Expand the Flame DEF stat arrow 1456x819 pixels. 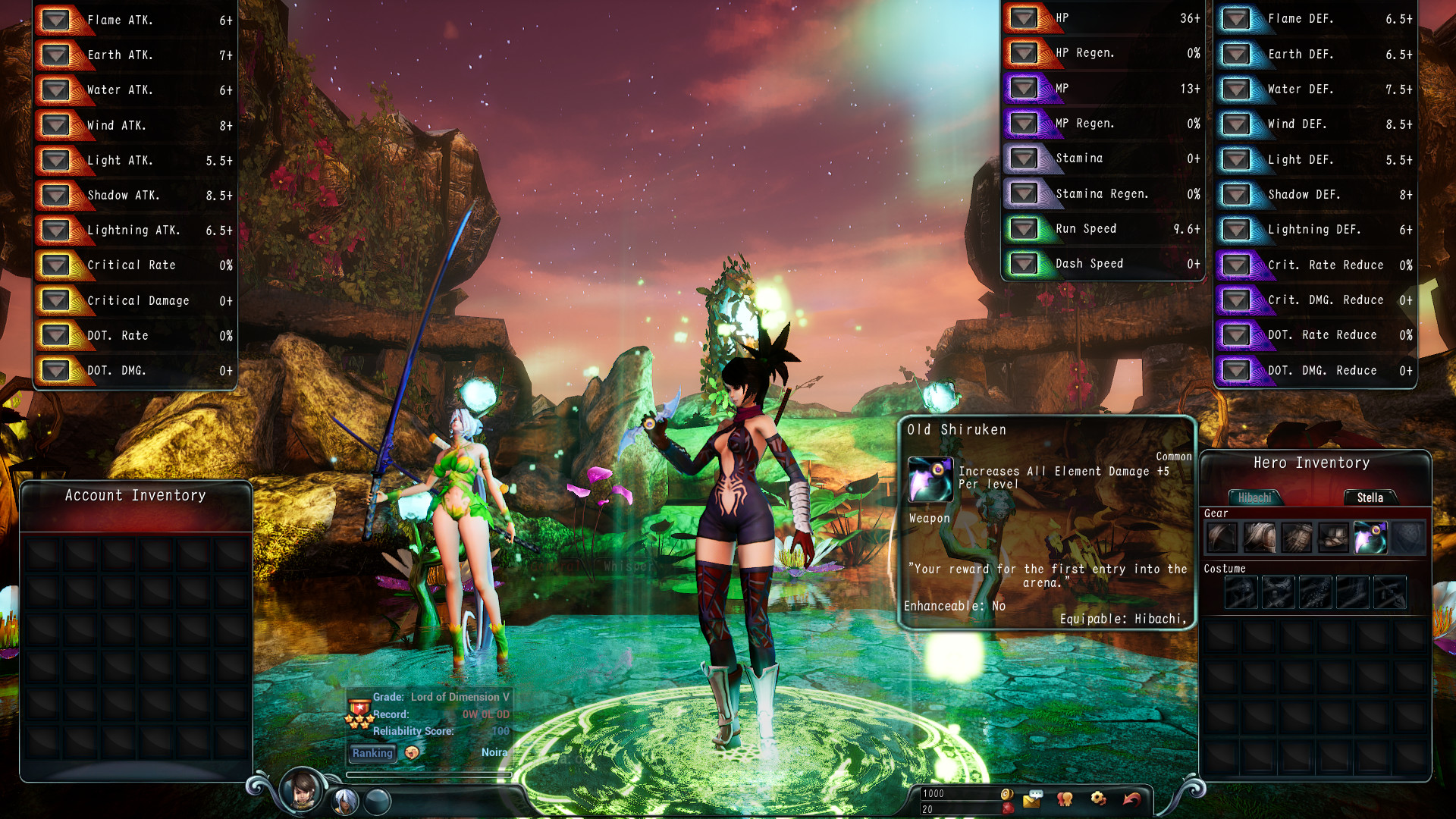coord(1237,18)
